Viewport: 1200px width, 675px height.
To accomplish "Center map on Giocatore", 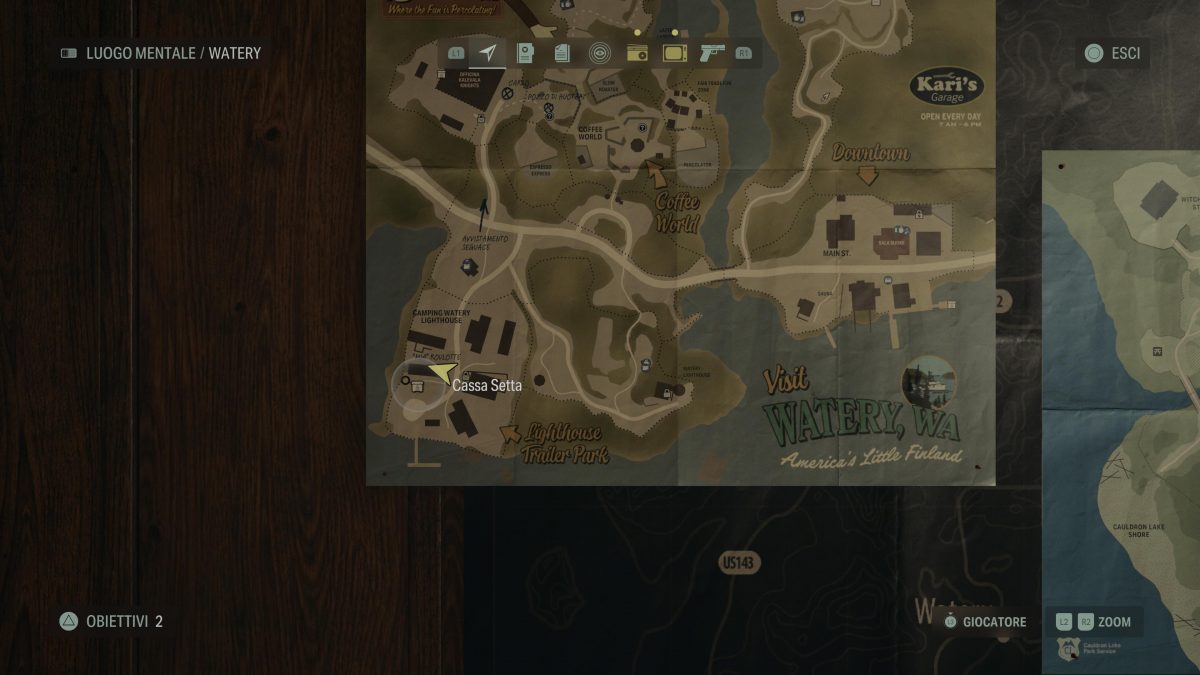I will (x=984, y=622).
